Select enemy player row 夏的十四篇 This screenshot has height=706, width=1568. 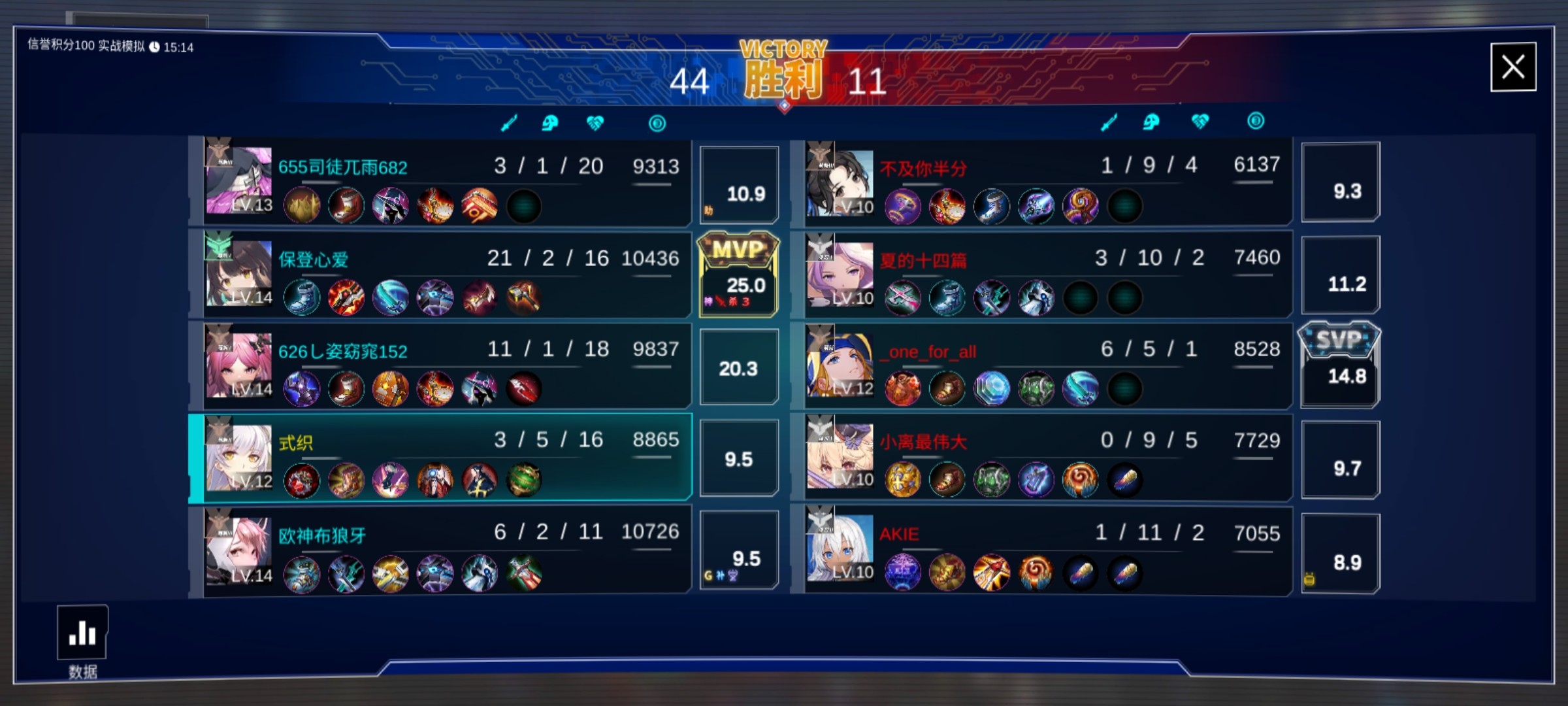1045,273
